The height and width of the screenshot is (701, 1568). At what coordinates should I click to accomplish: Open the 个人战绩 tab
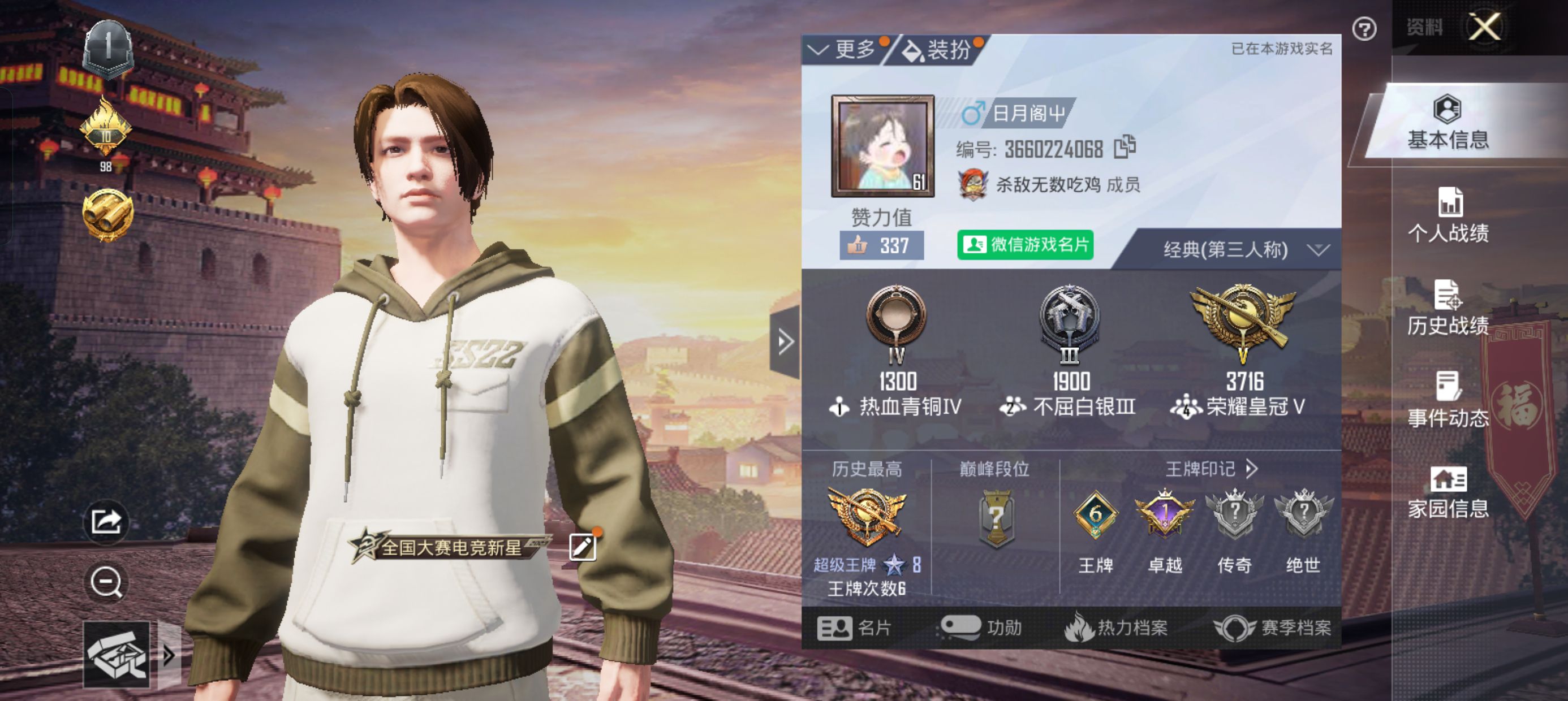click(1448, 216)
